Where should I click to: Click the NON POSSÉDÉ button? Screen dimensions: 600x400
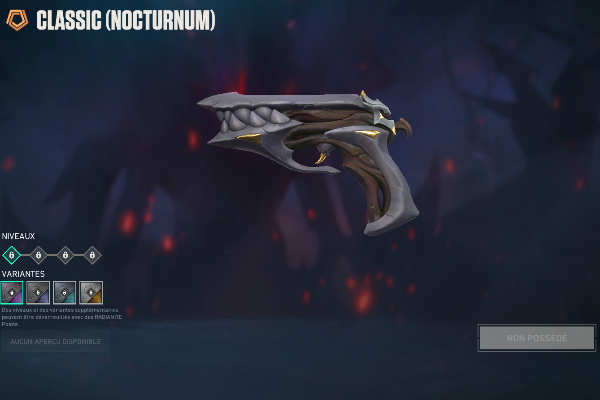click(x=536, y=338)
